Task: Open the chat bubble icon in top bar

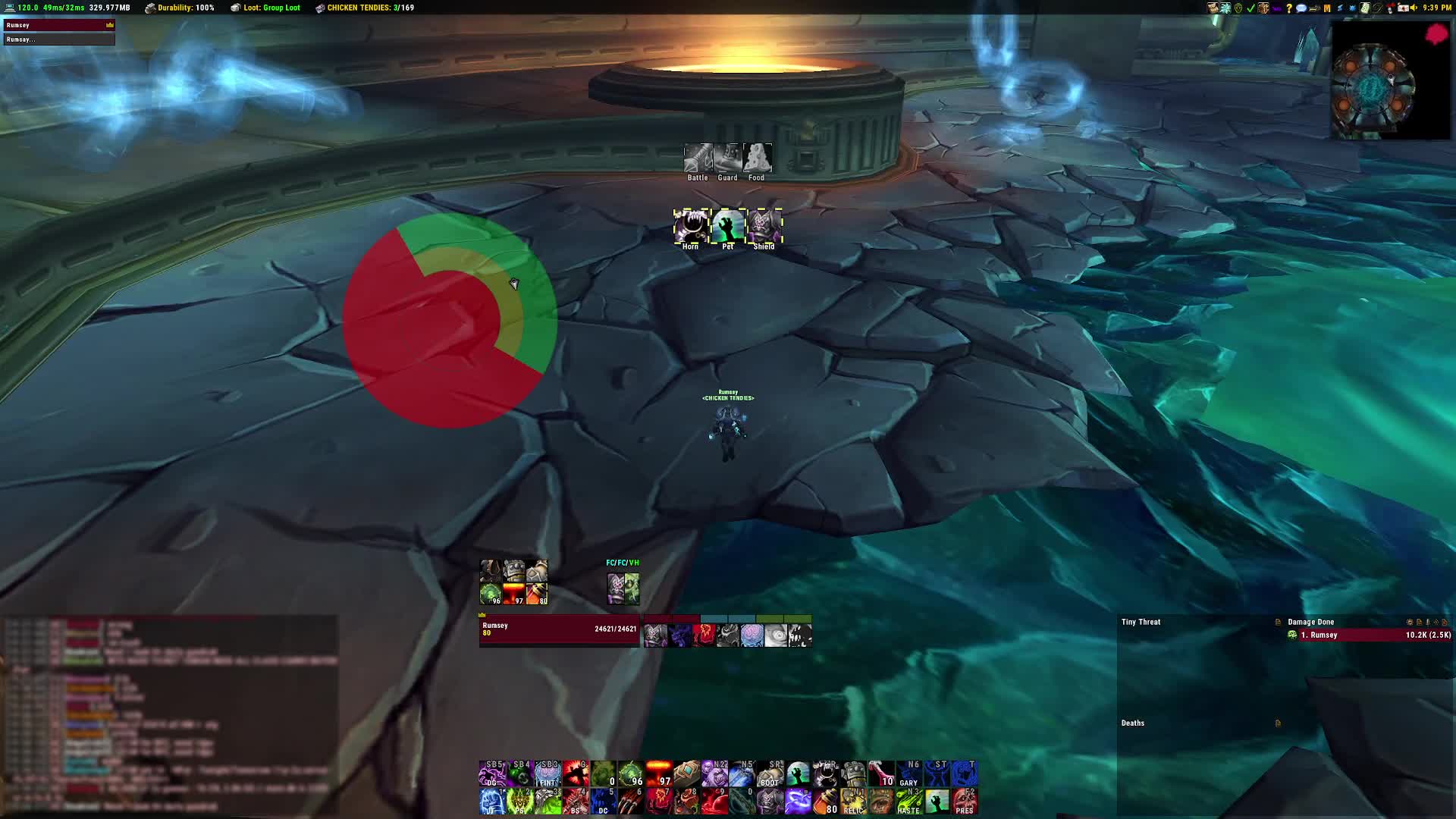Action: click(1301, 8)
